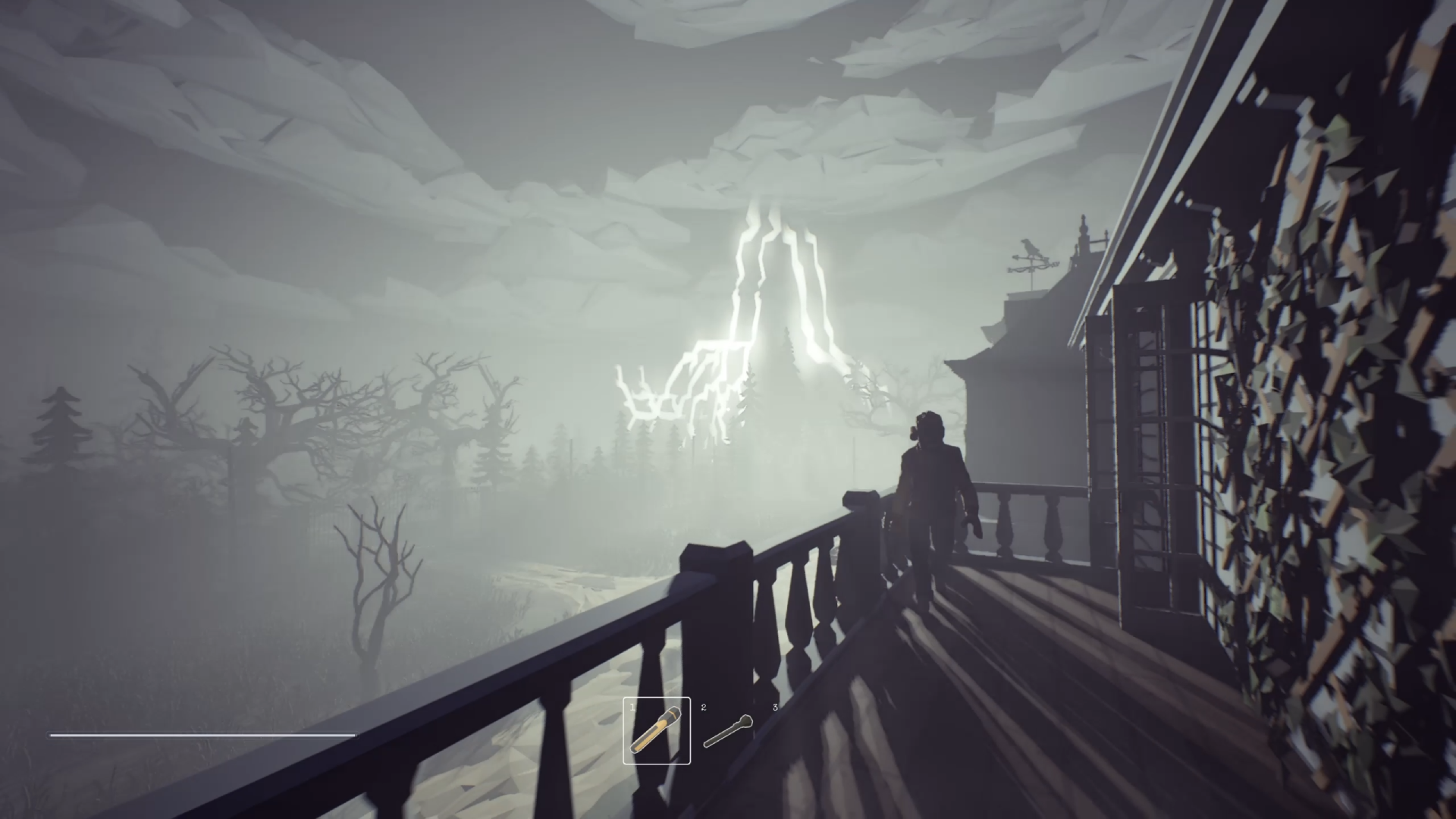Image resolution: width=1456 pixels, height=819 pixels.
Task: Click the number 3 label on the hotbar
Action: point(774,707)
